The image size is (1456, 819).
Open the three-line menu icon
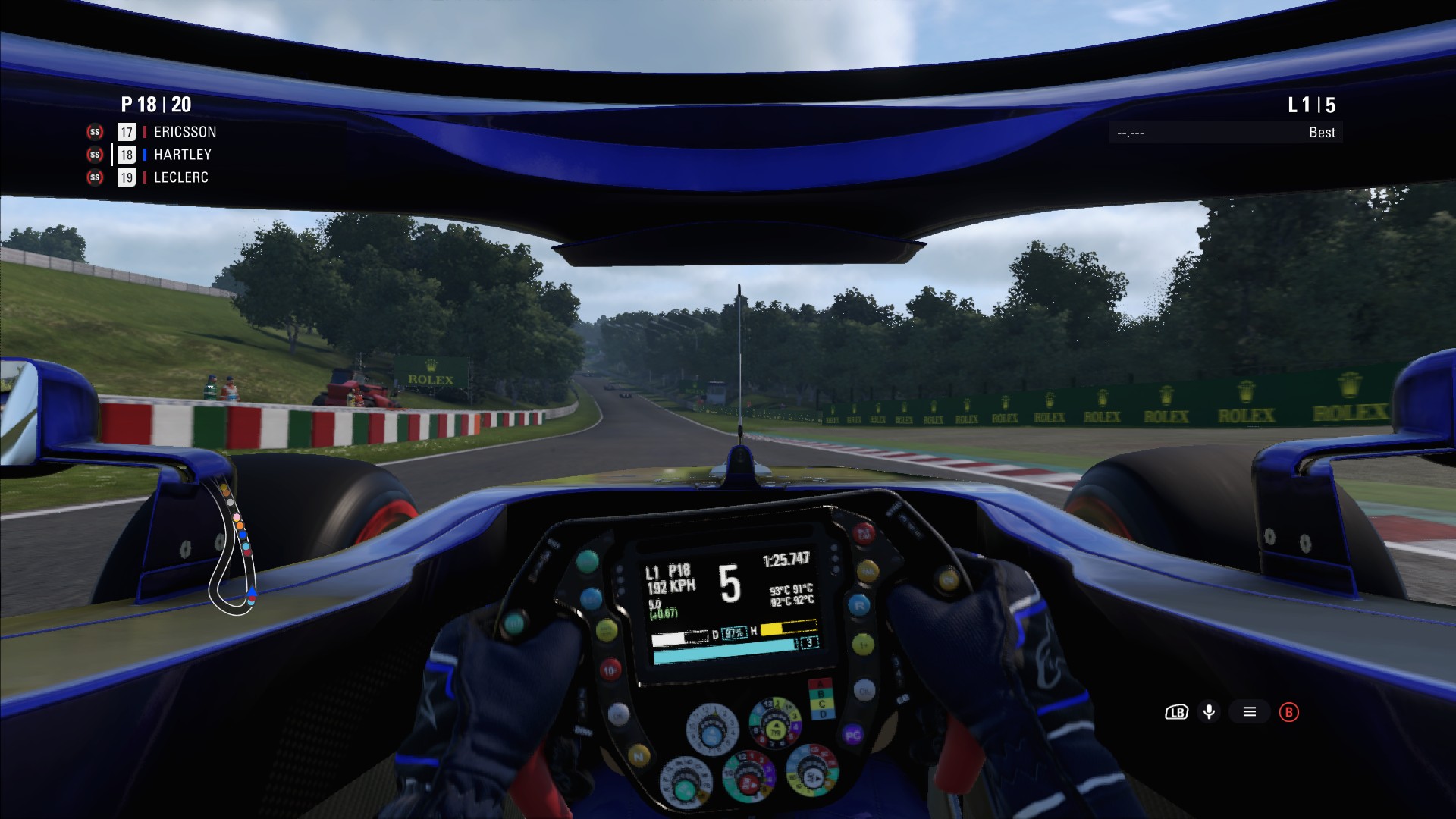tap(1250, 712)
